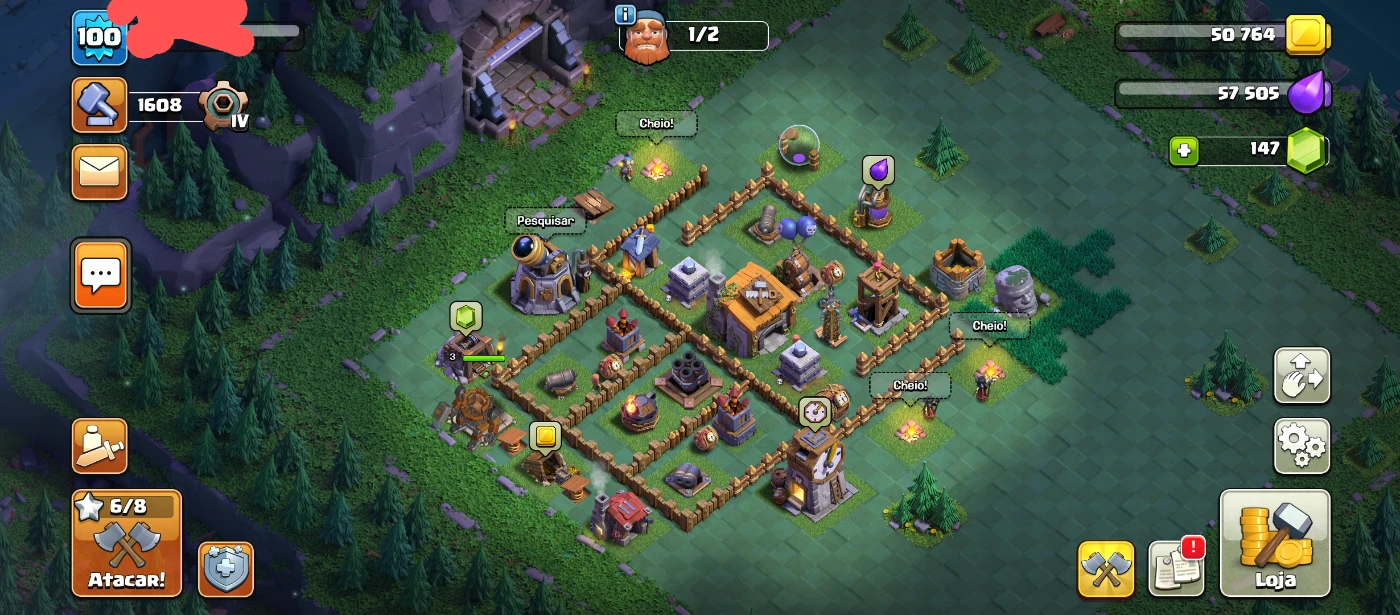Collect gems from the gem mine bubble
Viewport: 1400px width, 615px height.
[466, 316]
